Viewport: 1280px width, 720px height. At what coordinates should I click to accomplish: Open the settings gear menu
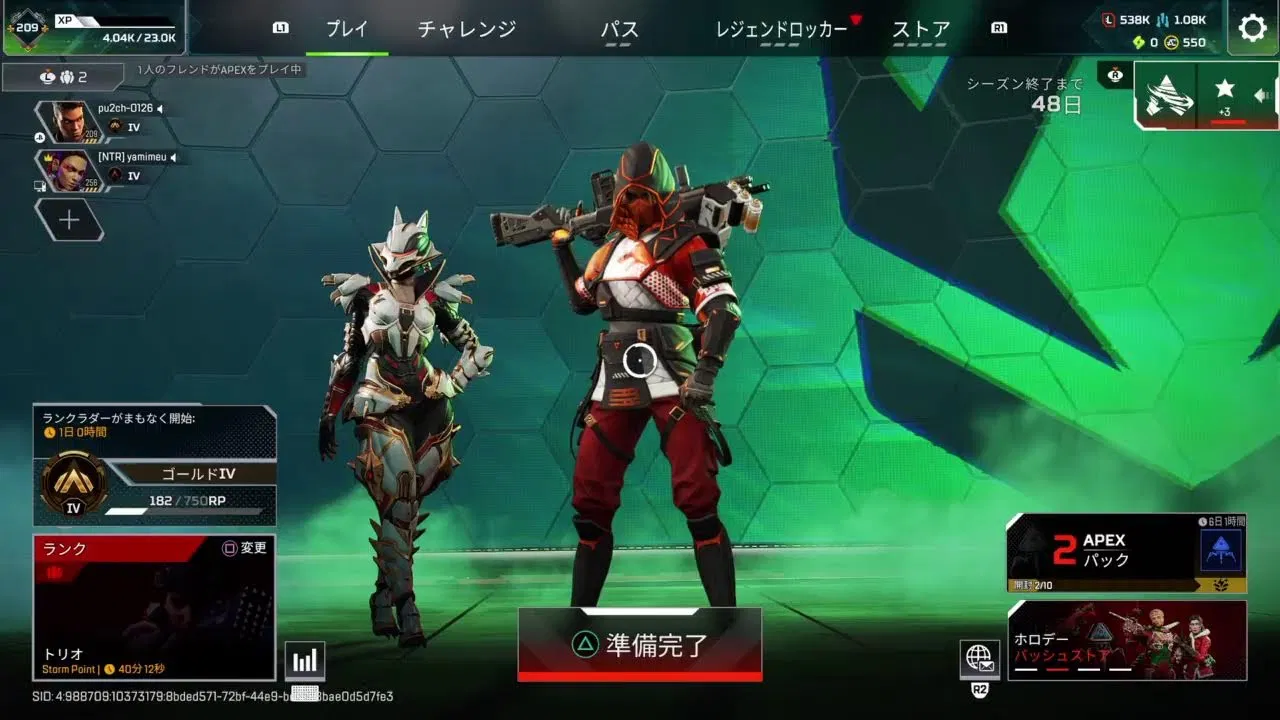coord(1252,28)
